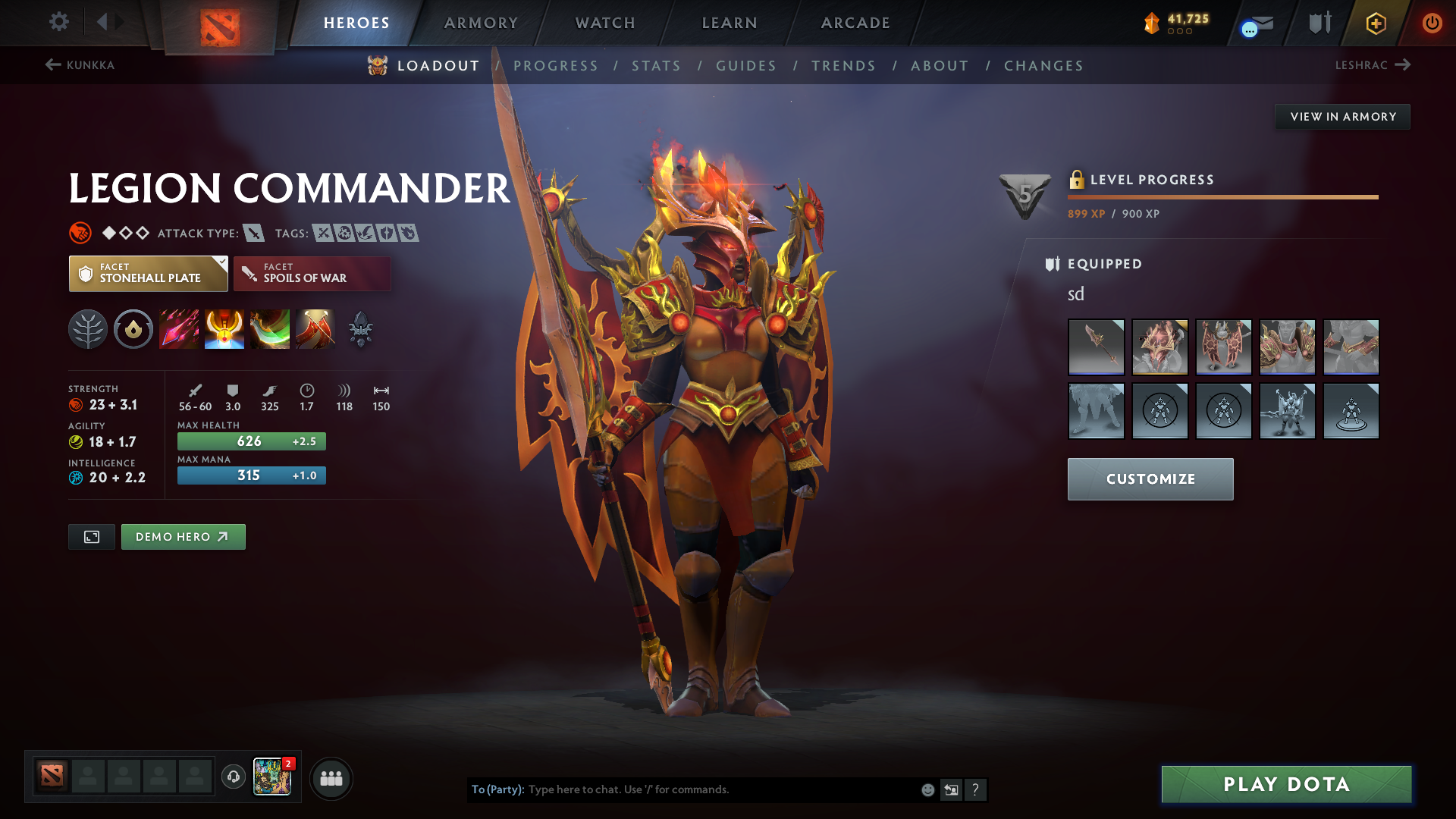Click the innate ability droplet icon
1456x819 pixels.
(x=133, y=328)
